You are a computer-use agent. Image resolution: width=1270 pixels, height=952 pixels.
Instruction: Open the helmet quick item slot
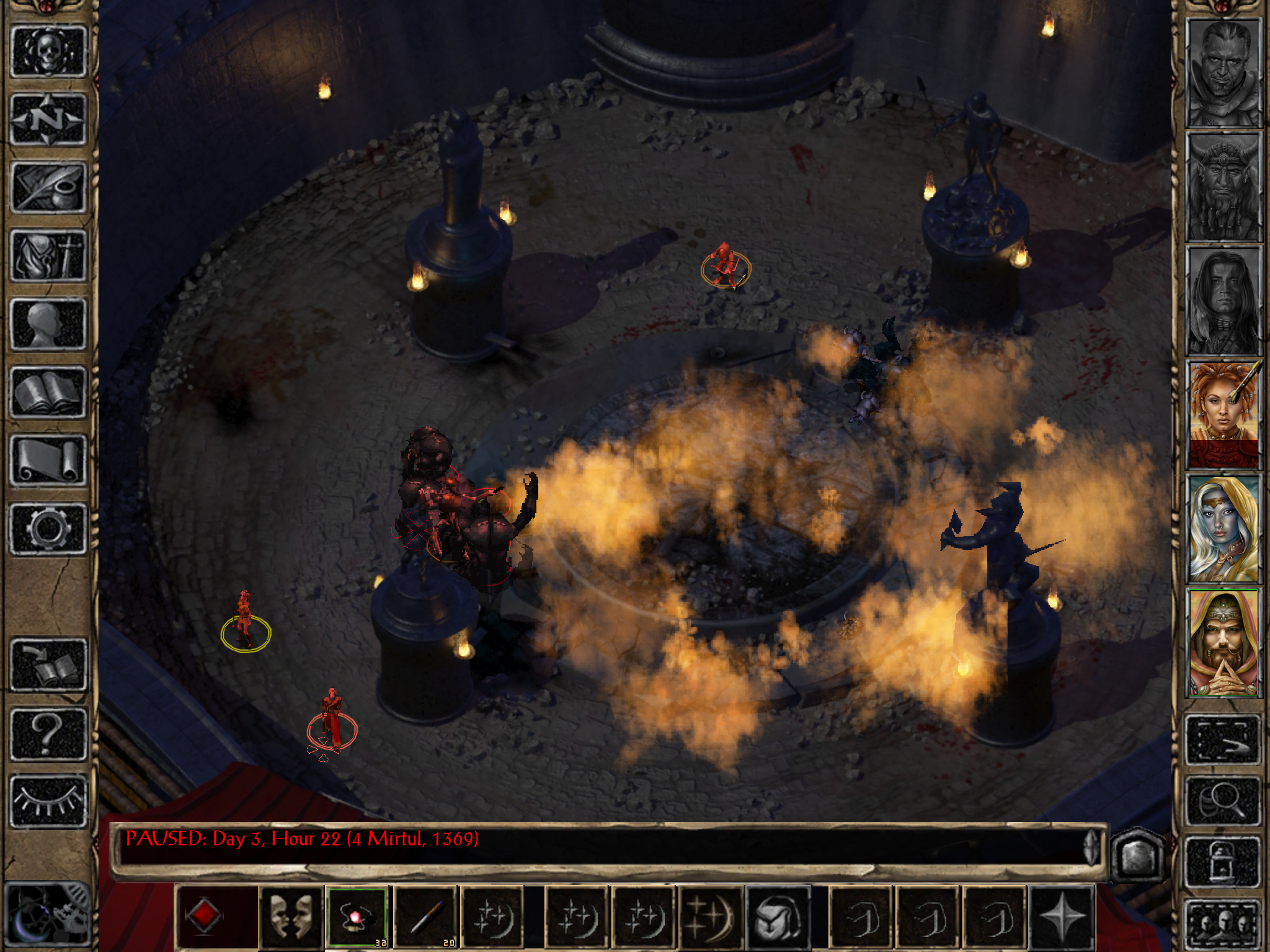tap(778, 917)
